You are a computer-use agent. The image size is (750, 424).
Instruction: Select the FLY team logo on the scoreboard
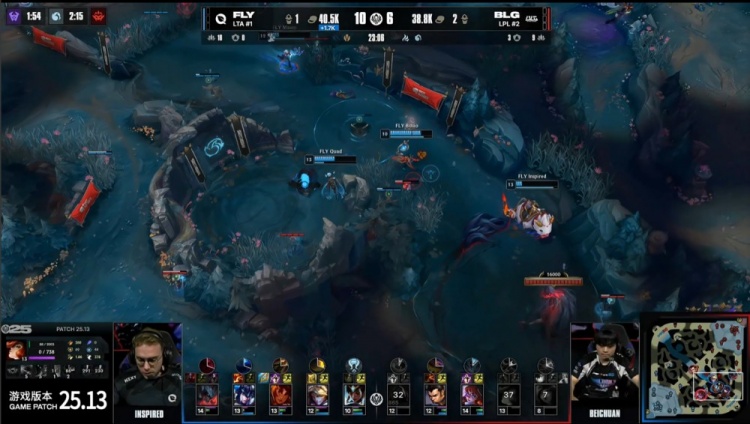coord(219,17)
